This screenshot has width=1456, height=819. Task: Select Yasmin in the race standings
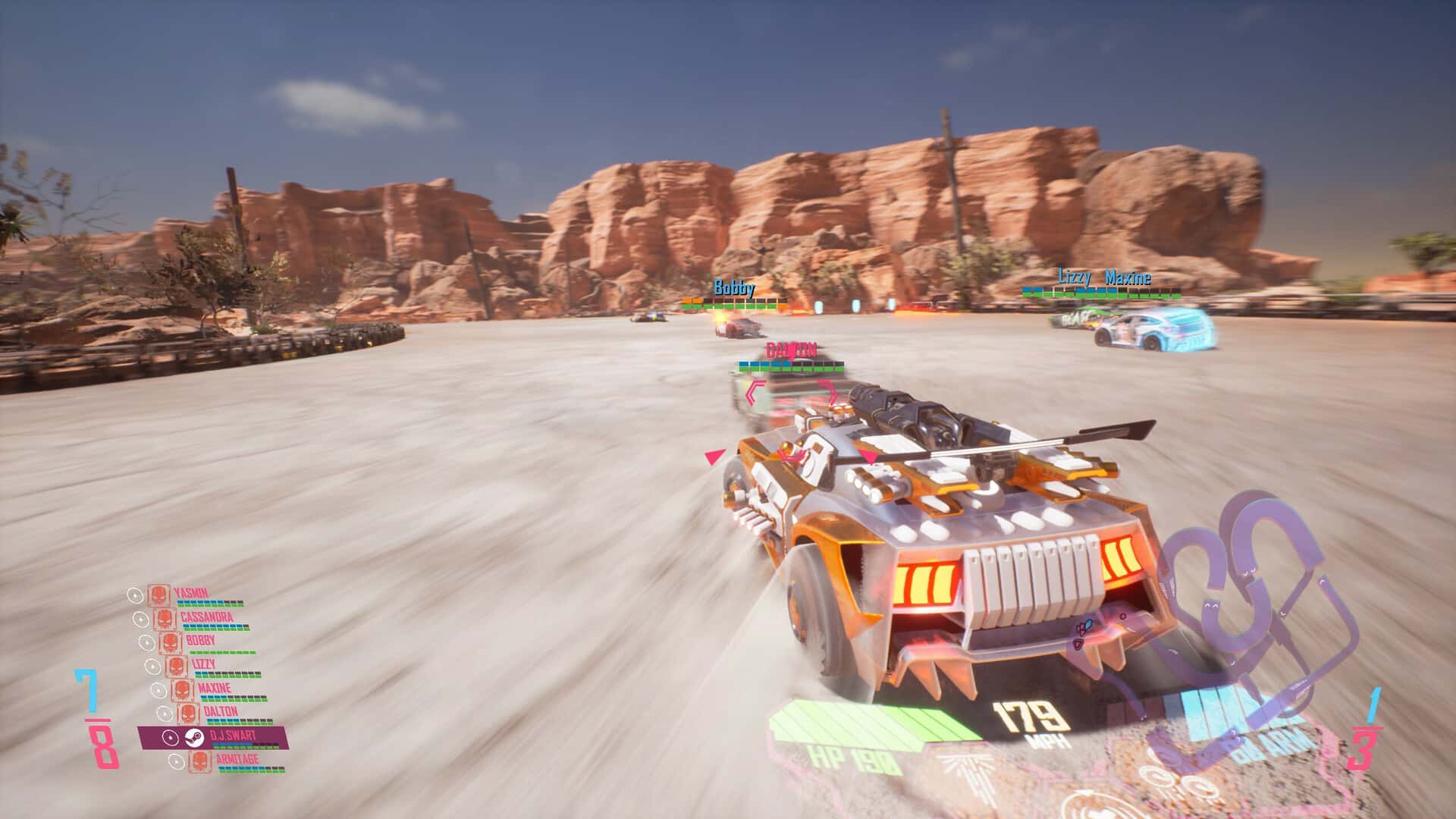pos(190,595)
